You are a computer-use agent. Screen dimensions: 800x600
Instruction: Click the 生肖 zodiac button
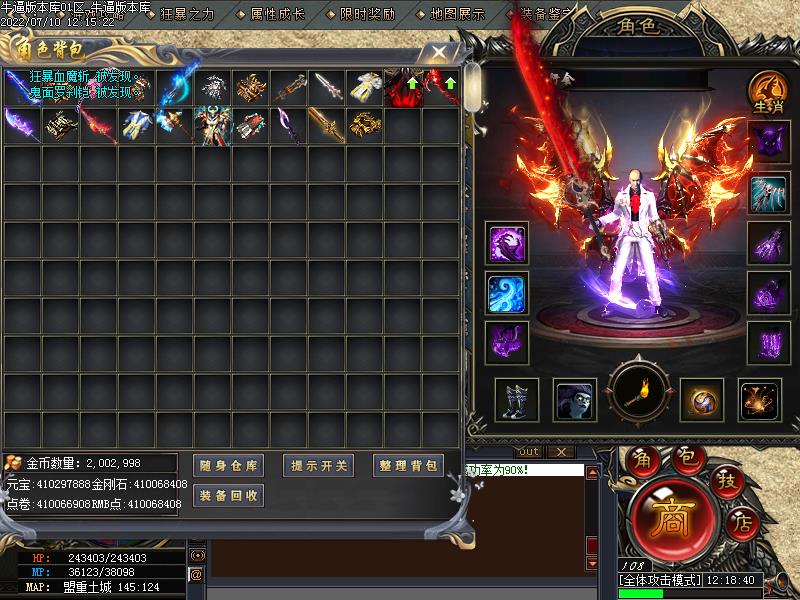coord(766,93)
